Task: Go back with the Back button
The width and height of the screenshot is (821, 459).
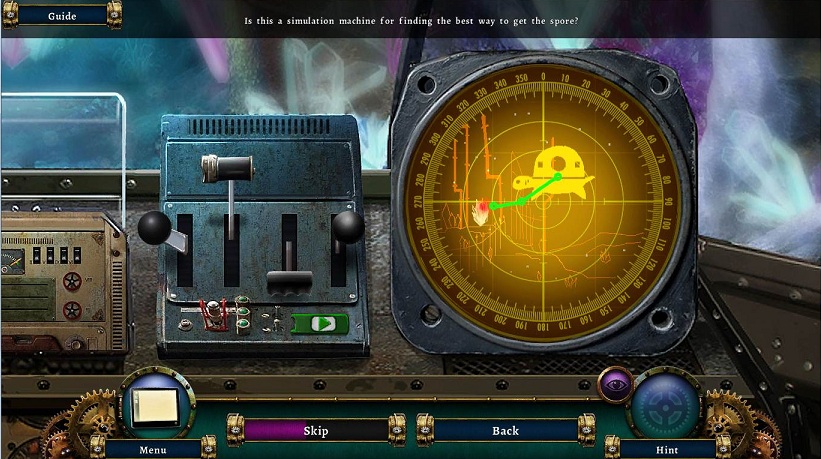Action: coord(505,431)
